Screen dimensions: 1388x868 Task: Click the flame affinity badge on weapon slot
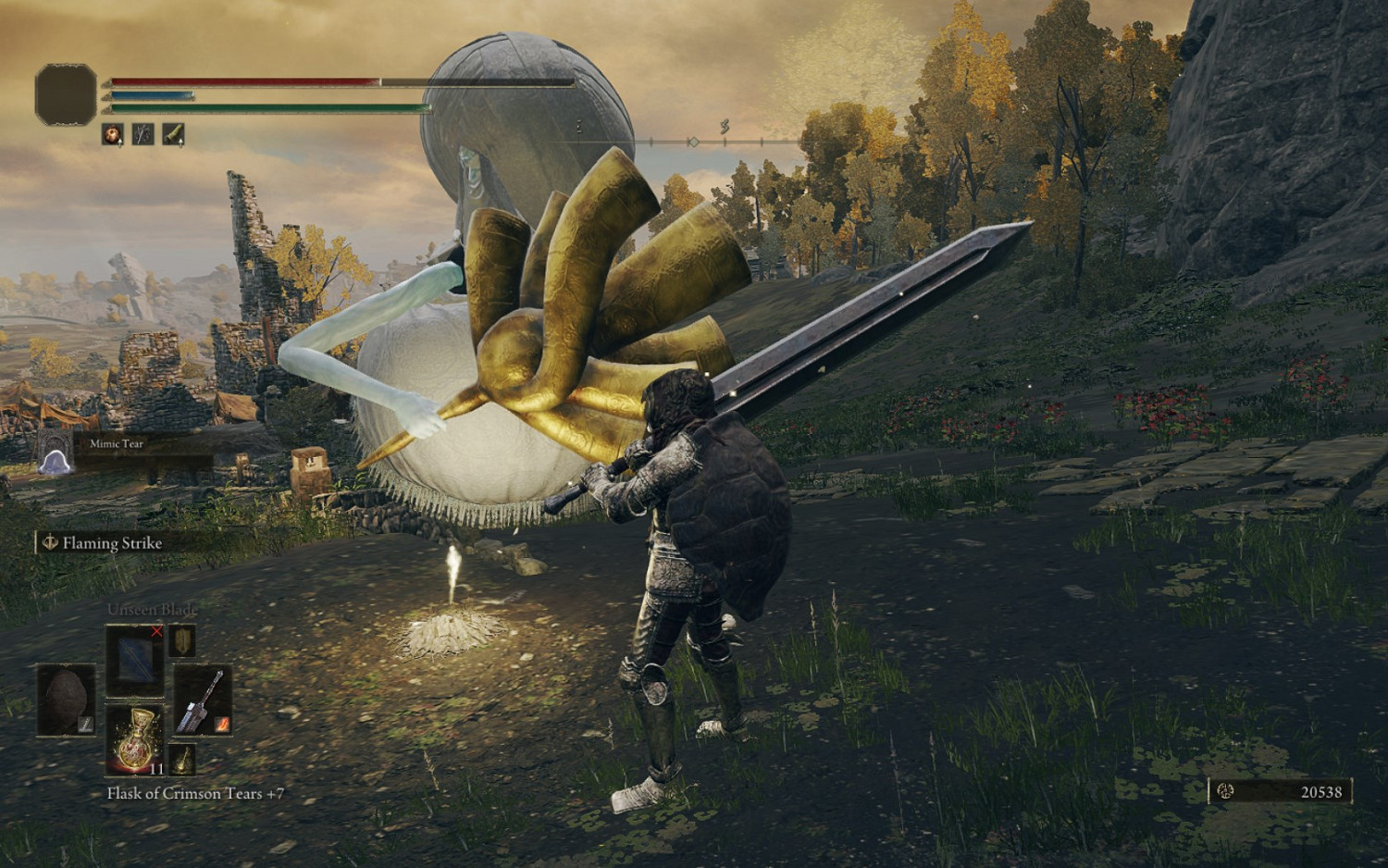[x=221, y=723]
